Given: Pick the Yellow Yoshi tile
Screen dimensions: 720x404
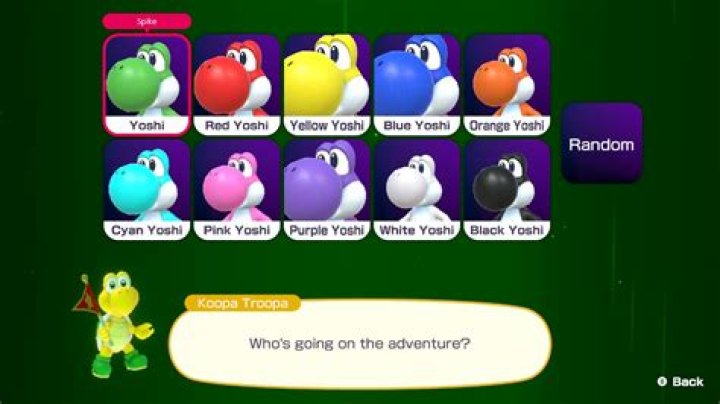Looking at the screenshot, I should click(327, 85).
